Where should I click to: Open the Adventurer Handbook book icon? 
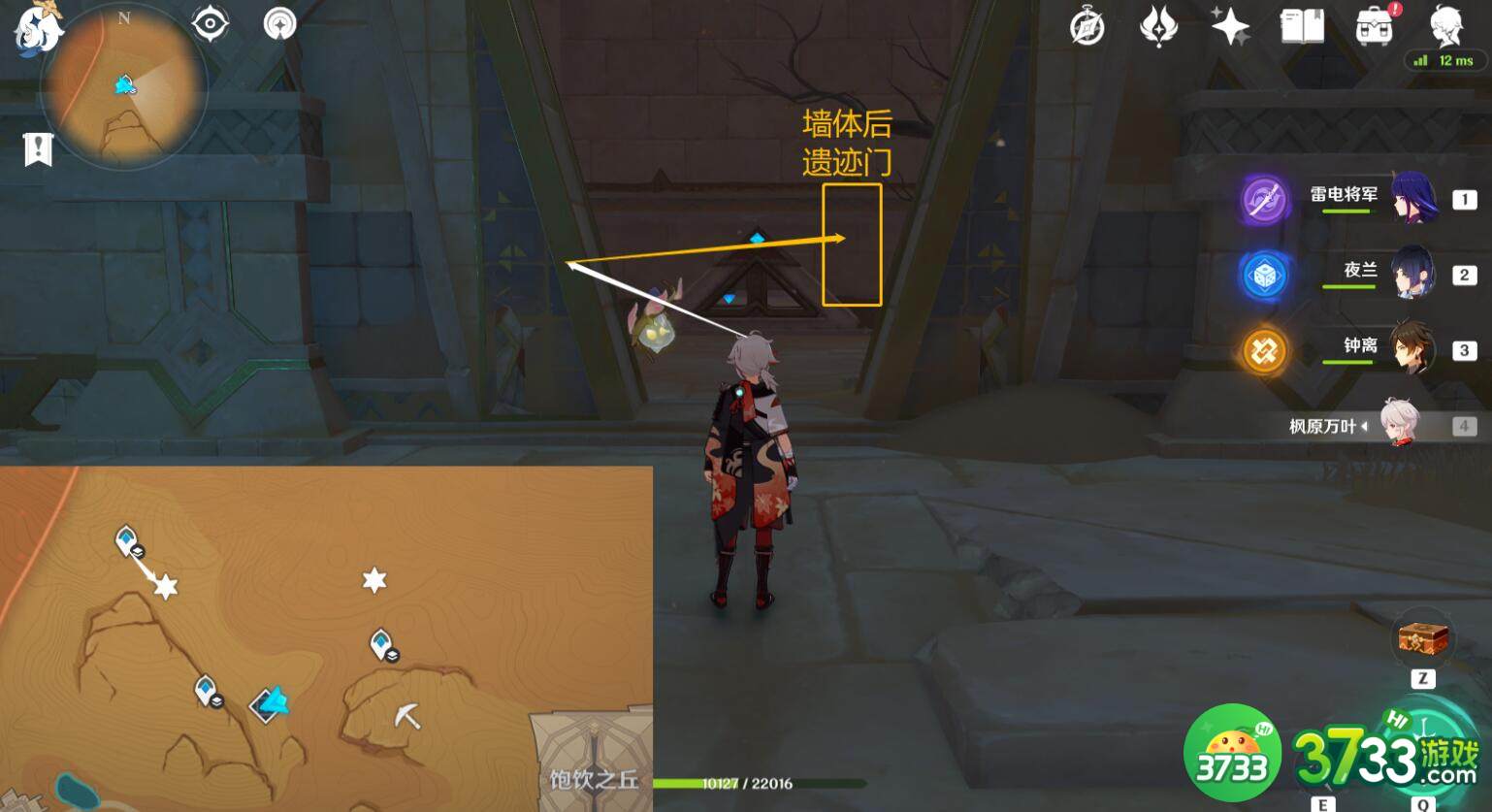point(1304,26)
